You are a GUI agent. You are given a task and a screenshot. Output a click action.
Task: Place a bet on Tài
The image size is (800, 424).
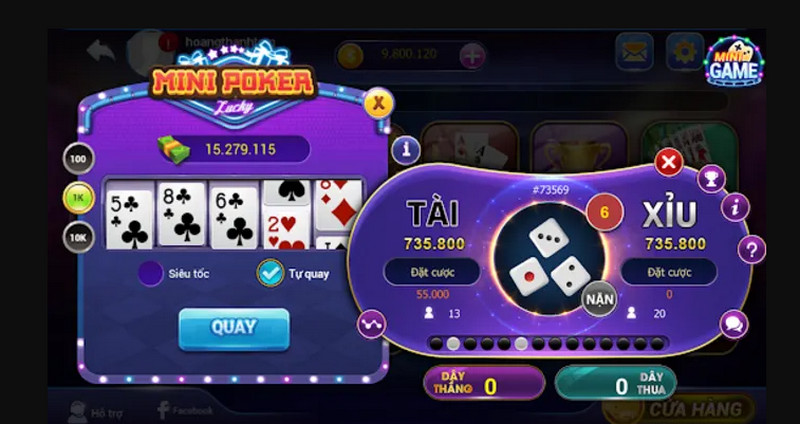431,272
